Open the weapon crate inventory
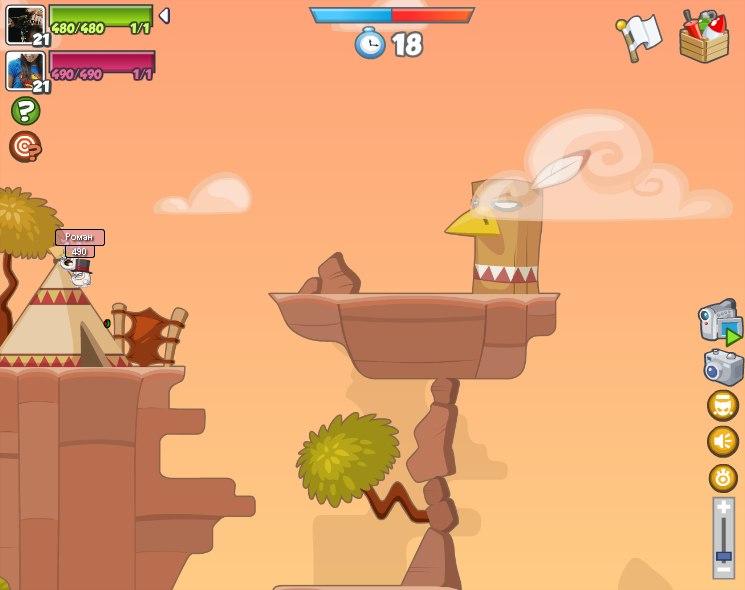This screenshot has height=590, width=745. click(704, 38)
